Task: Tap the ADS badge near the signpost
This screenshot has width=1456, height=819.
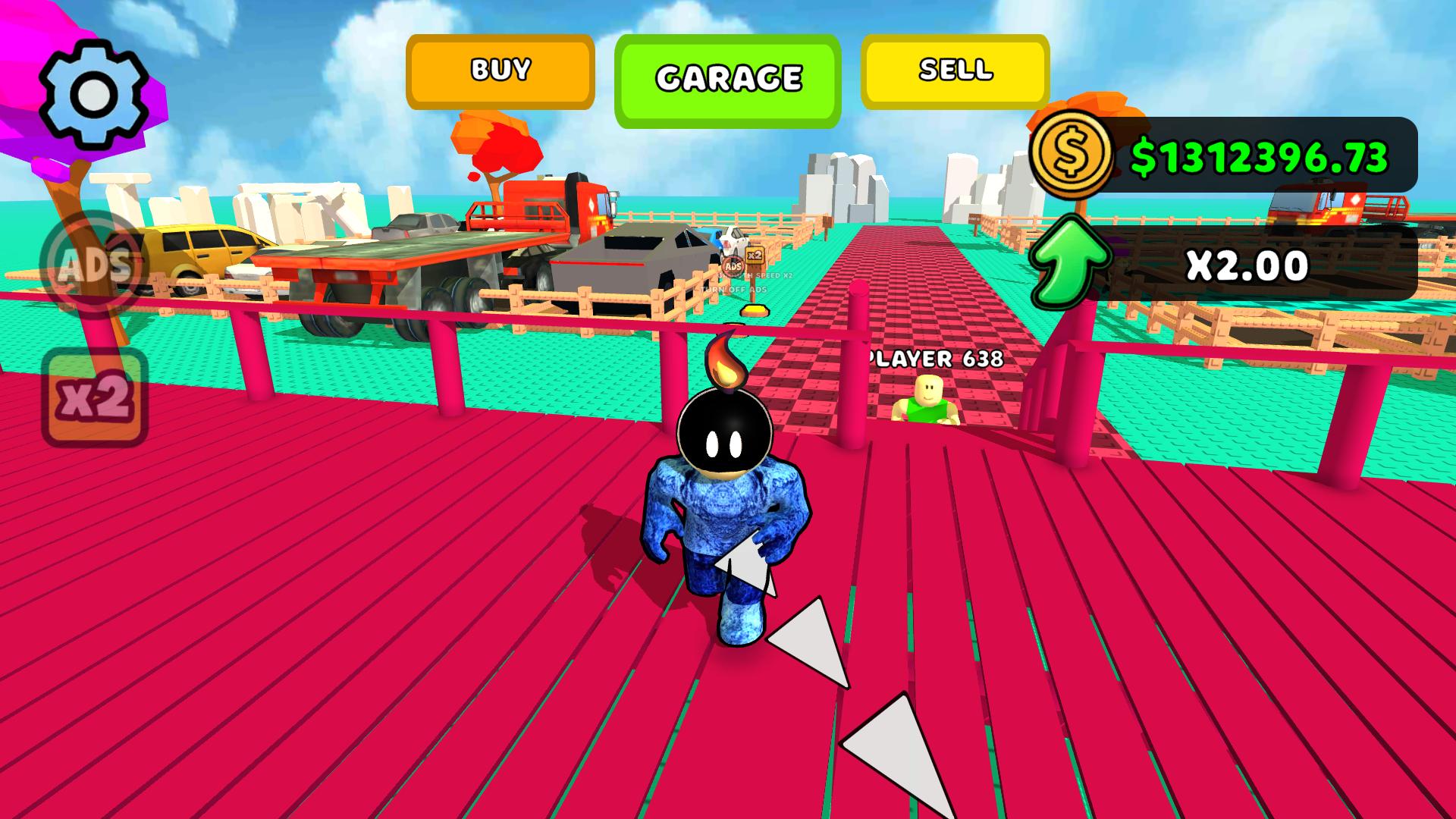Action: click(x=732, y=265)
